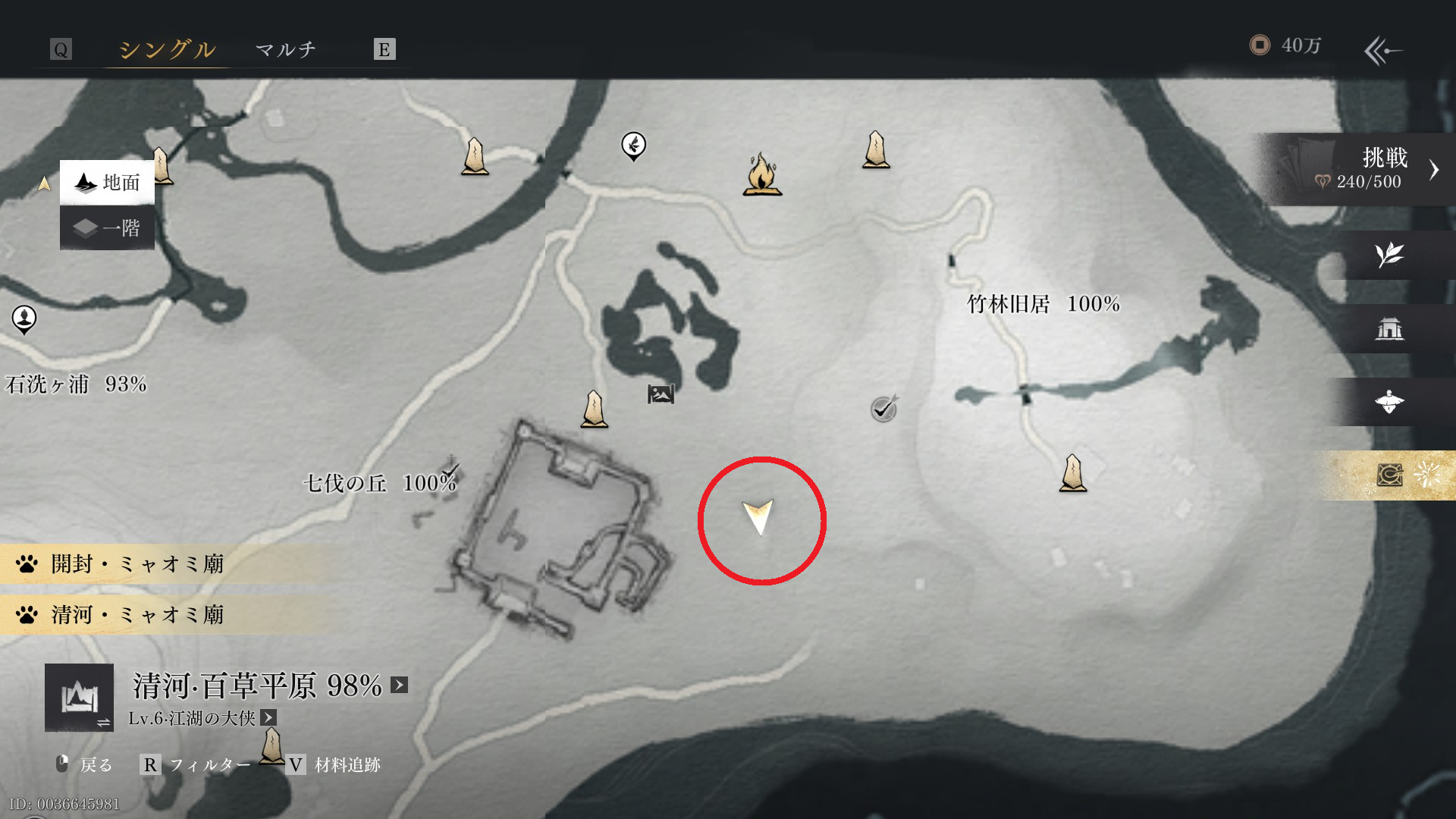Viewport: 1456px width, 819px height.
Task: Click the campfire marker on the map
Action: (x=762, y=175)
